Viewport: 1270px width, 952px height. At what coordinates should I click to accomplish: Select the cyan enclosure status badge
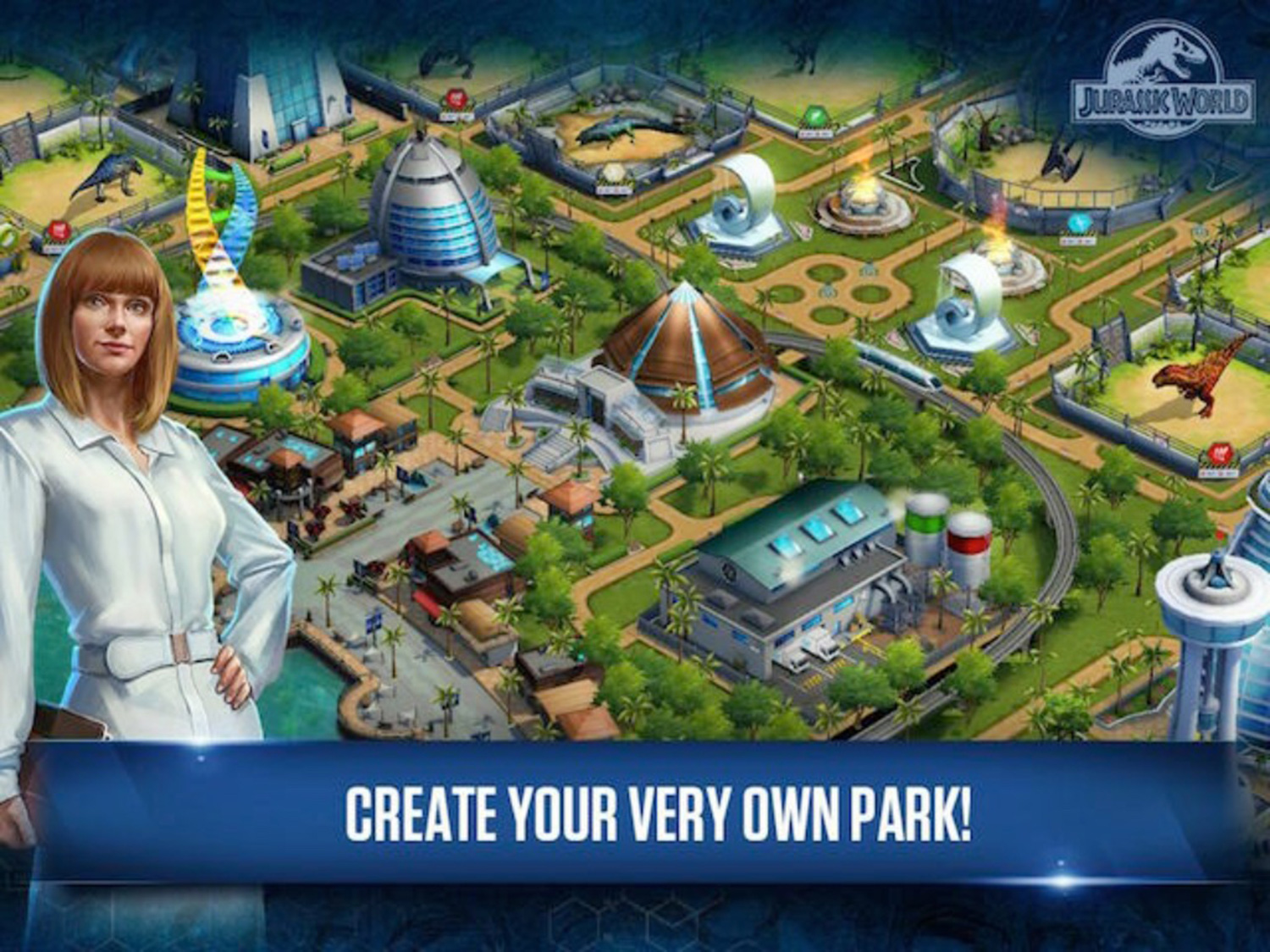(1078, 222)
